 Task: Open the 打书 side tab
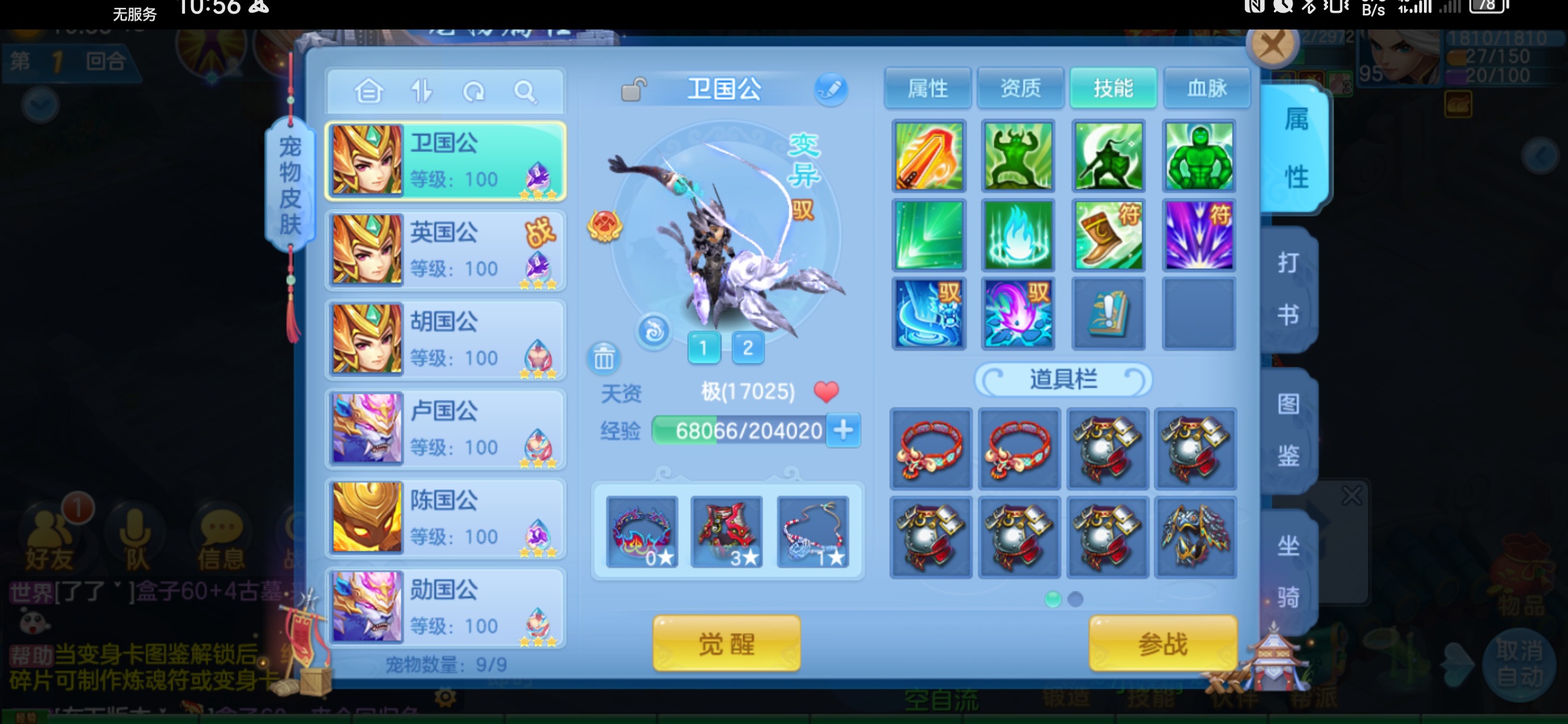(x=1288, y=289)
